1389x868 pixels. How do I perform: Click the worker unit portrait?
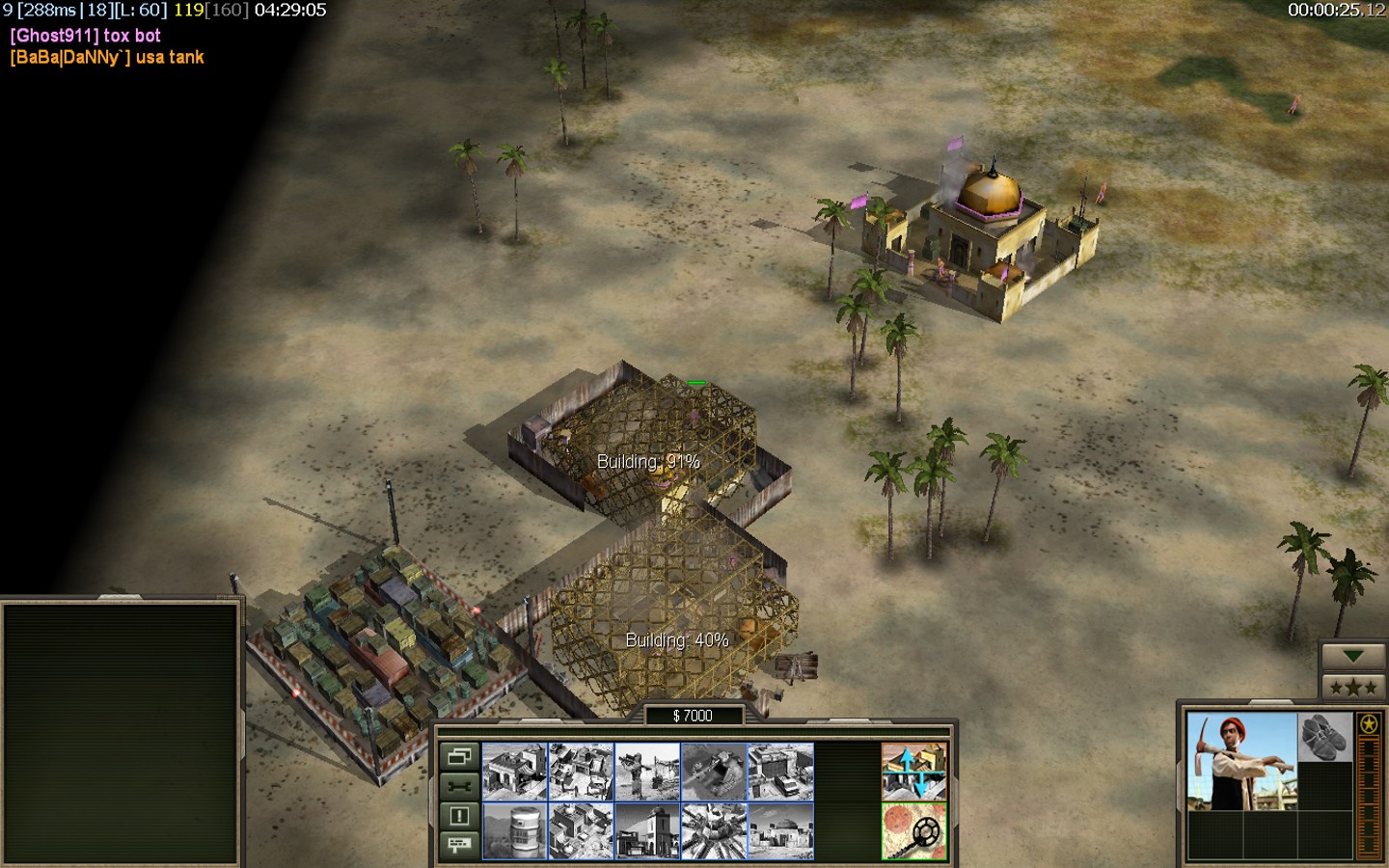pos(1241,762)
